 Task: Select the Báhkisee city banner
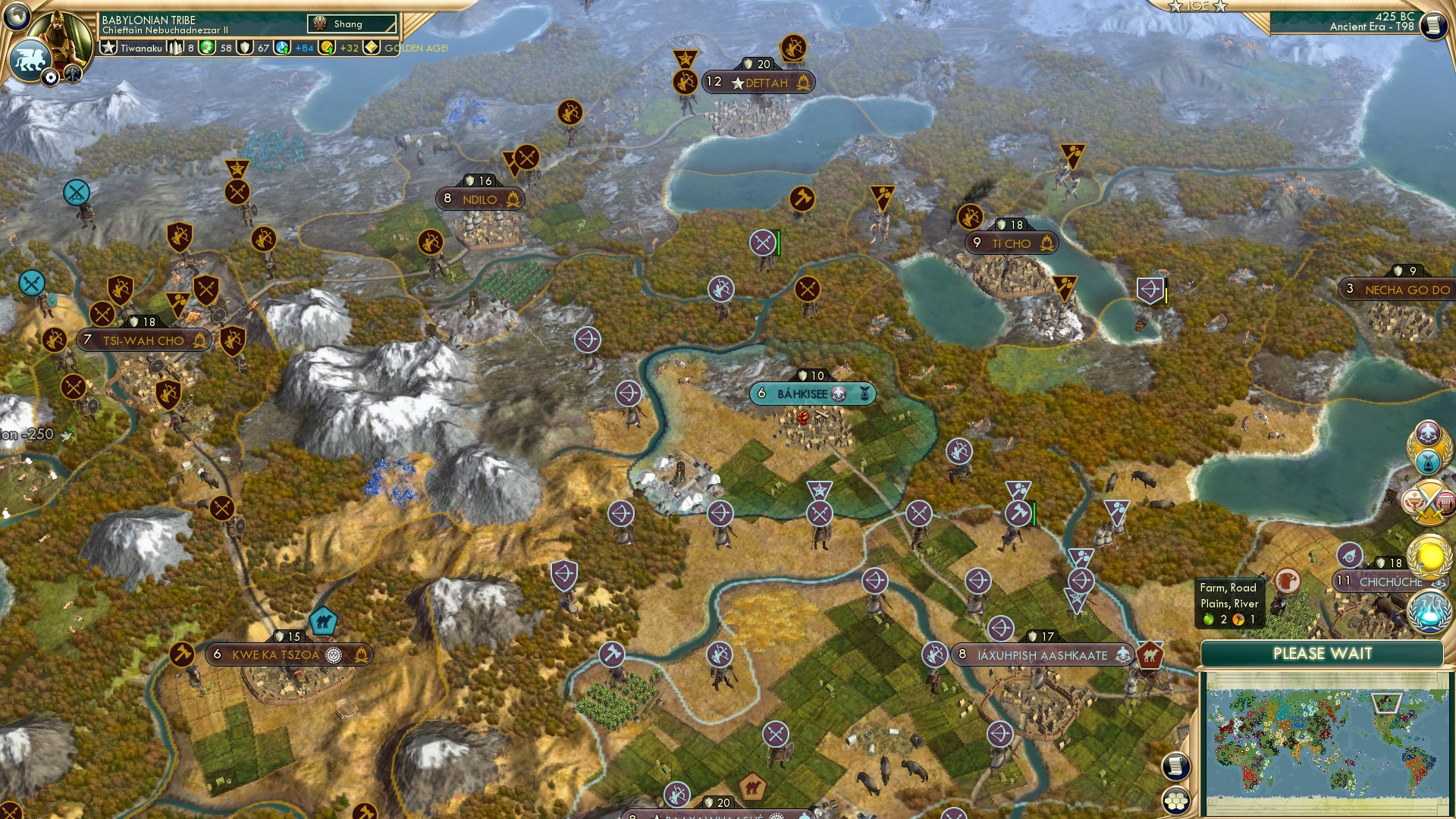[x=811, y=394]
